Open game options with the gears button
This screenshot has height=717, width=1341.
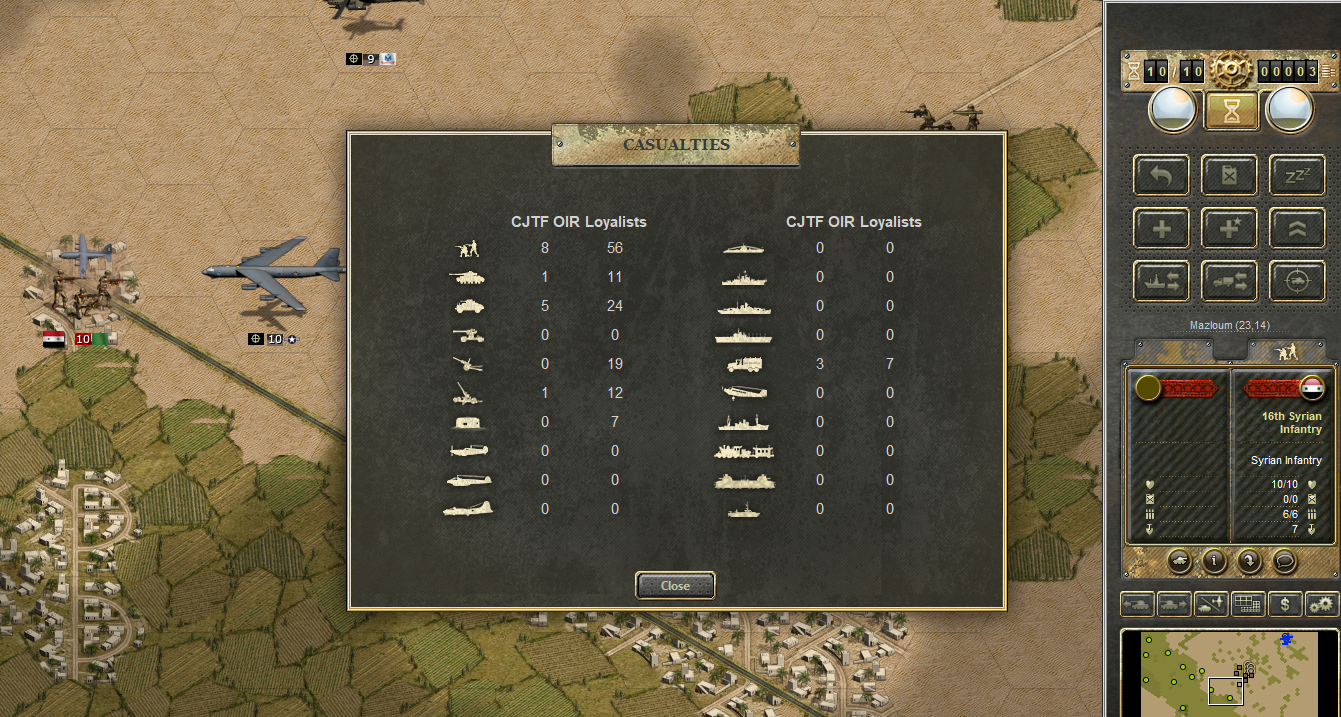1322,604
